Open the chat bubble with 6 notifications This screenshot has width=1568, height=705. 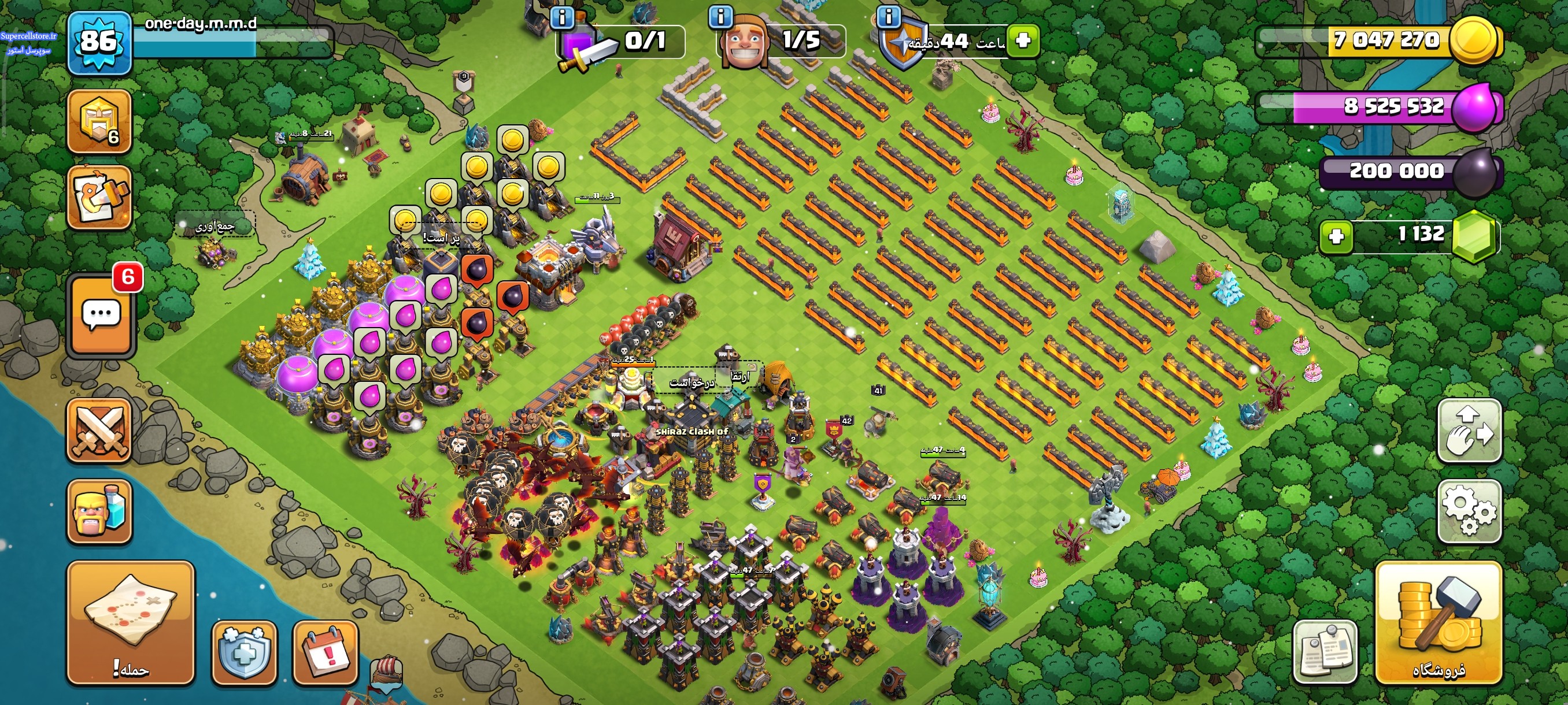tap(101, 315)
